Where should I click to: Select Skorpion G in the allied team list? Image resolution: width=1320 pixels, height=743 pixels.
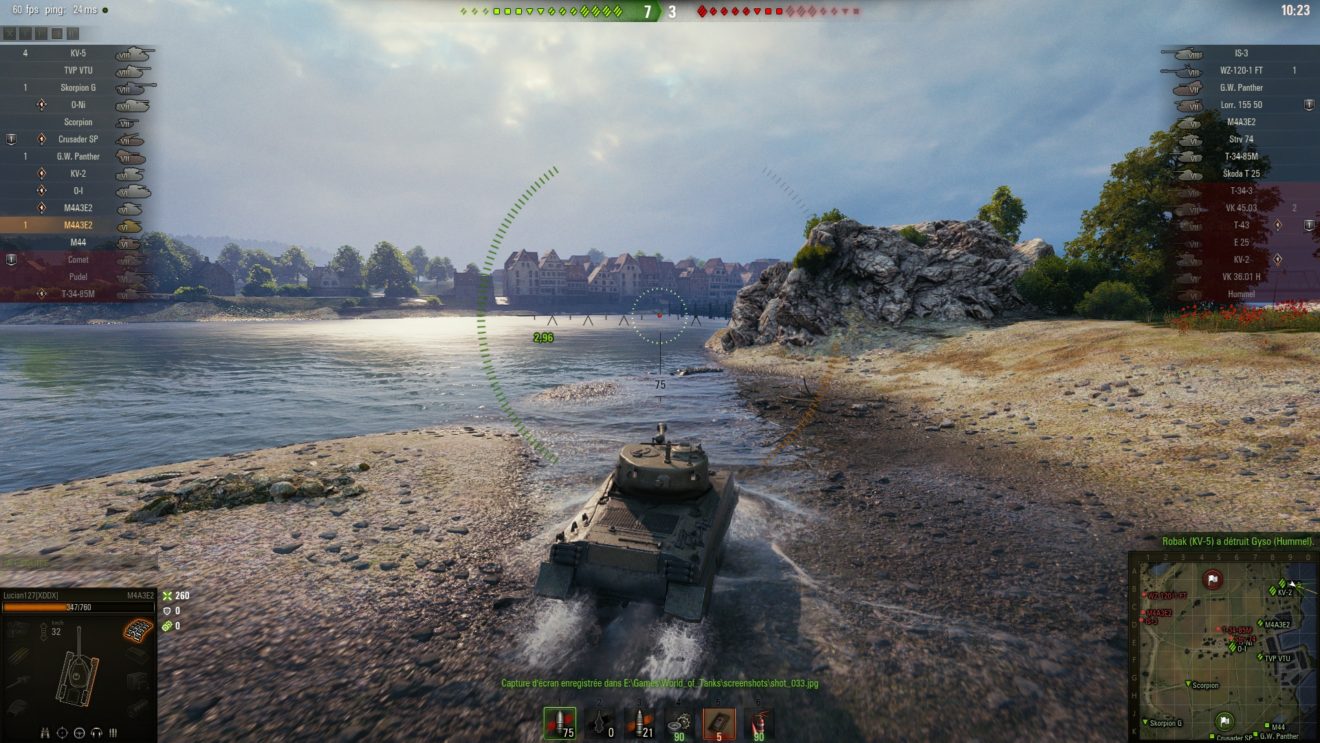pyautogui.click(x=78, y=88)
